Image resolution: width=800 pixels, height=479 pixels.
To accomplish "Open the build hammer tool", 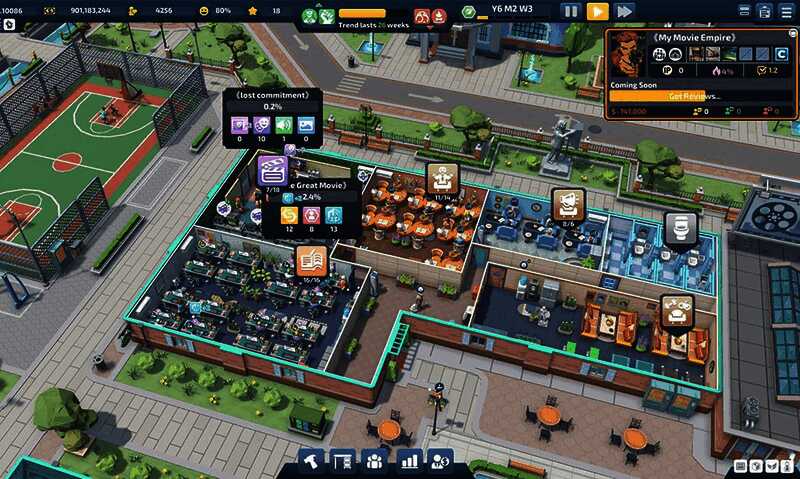I will [x=313, y=461].
